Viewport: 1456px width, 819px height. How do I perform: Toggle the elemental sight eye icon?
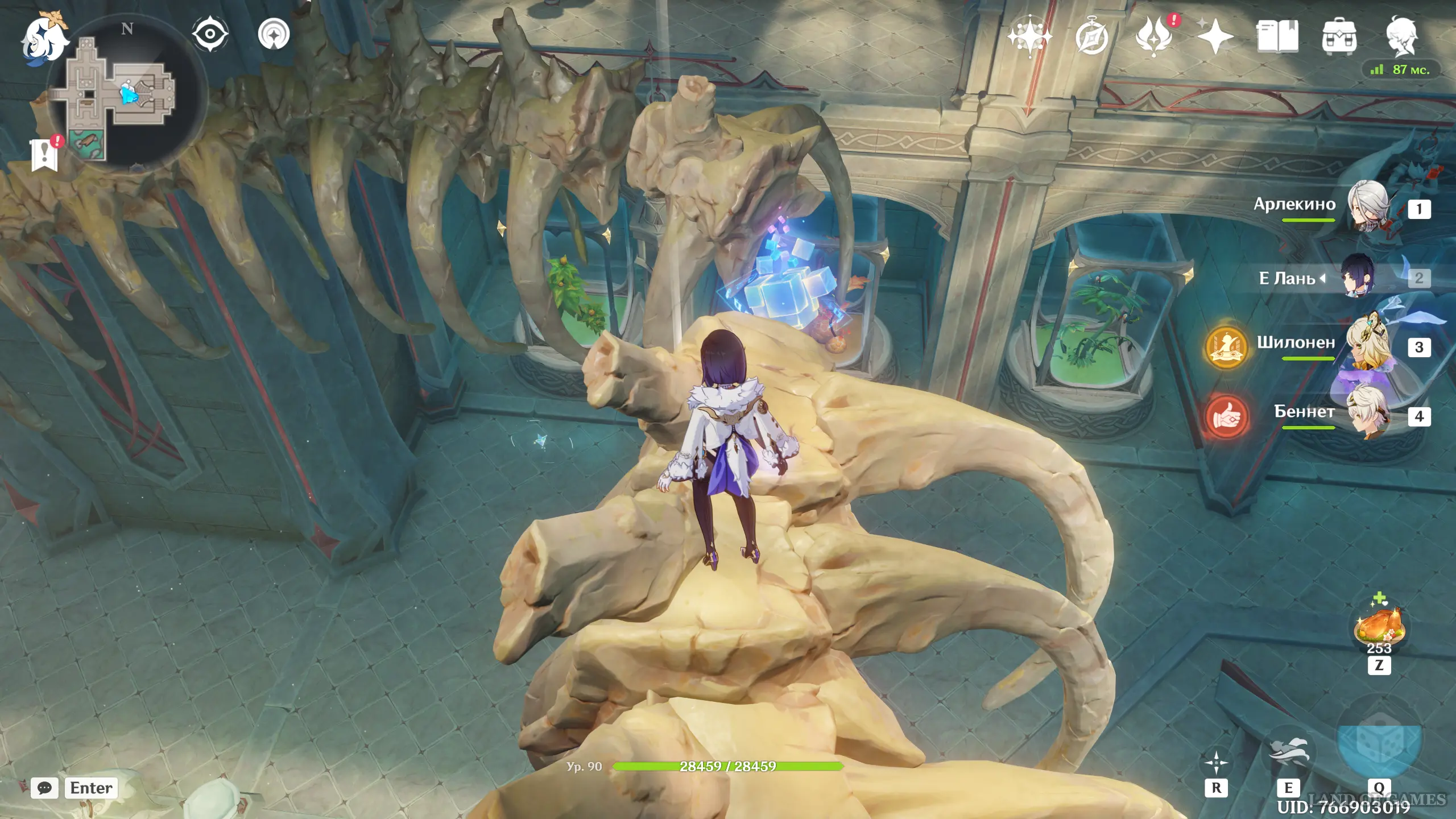click(x=210, y=34)
